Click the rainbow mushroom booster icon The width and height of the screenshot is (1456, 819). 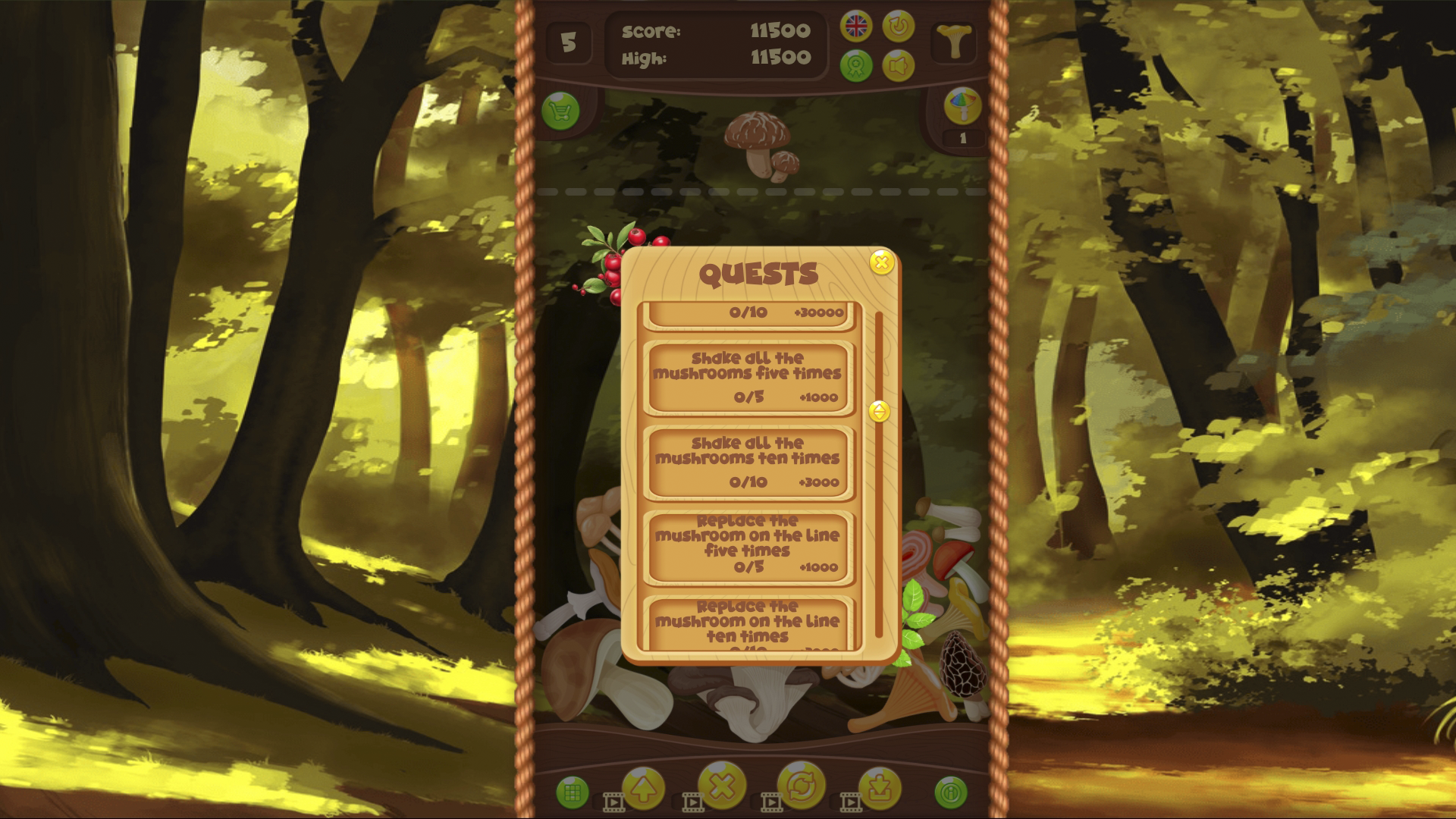(962, 105)
